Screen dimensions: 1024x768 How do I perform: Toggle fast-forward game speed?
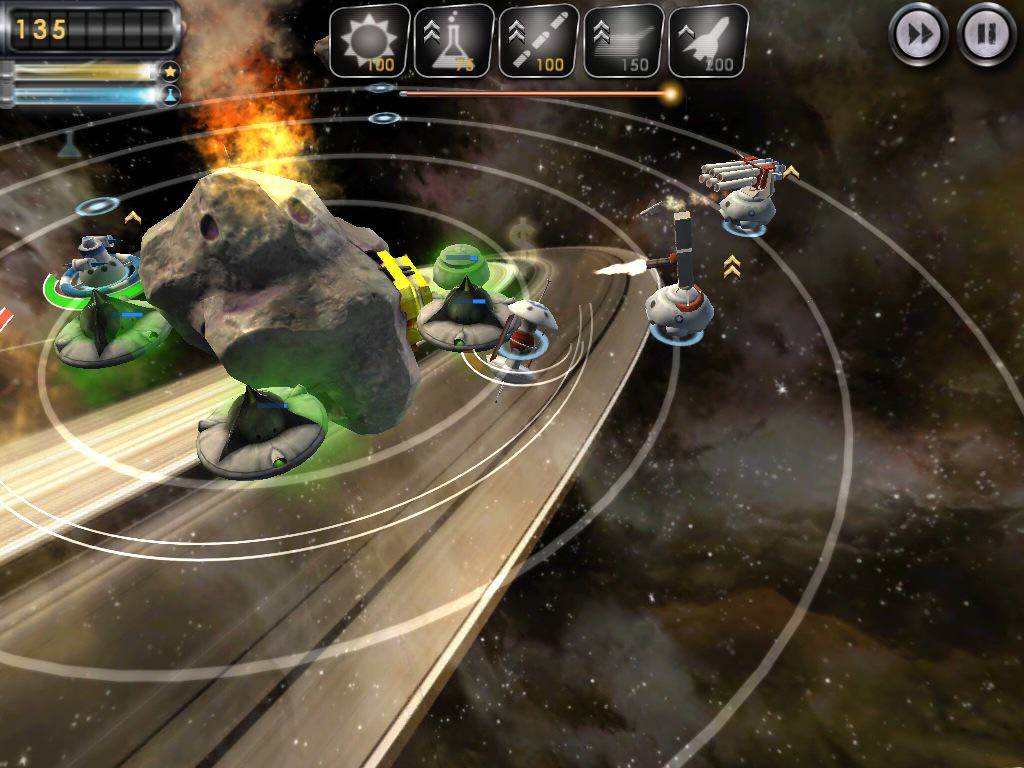(918, 35)
